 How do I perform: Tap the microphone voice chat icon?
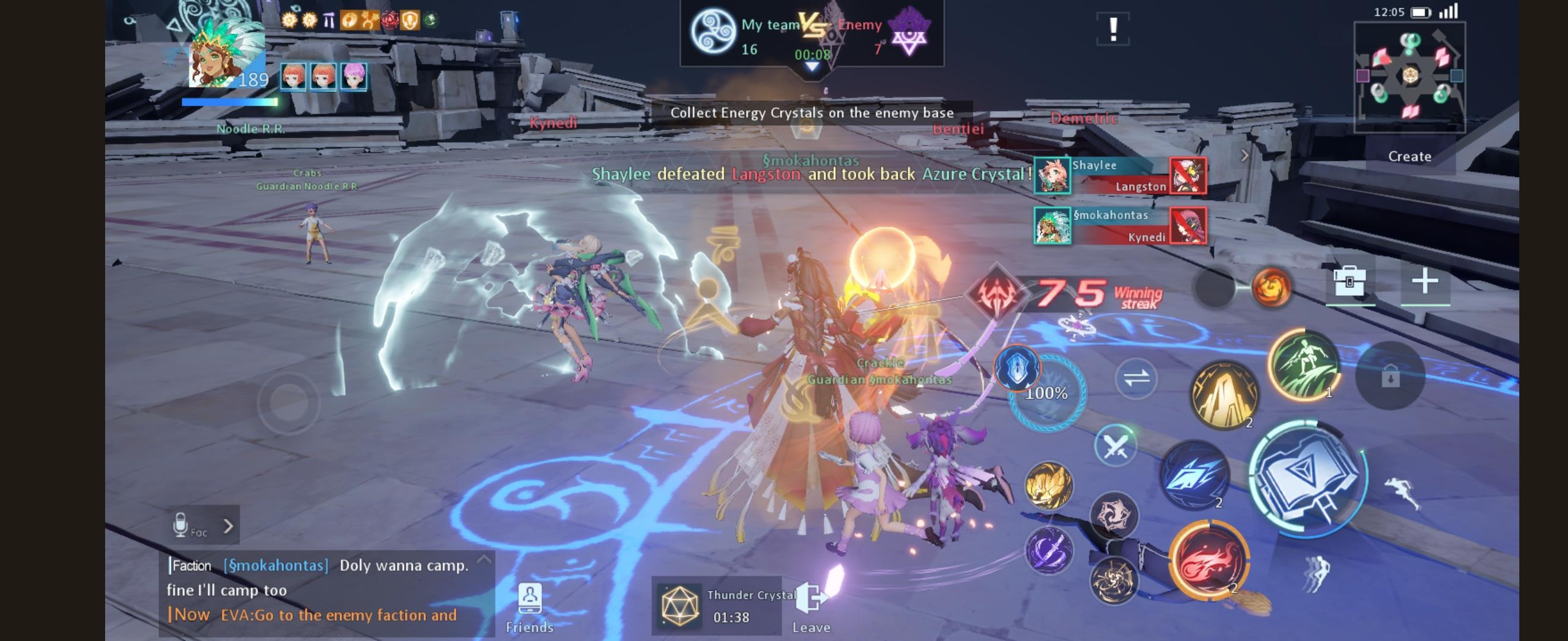coord(179,523)
